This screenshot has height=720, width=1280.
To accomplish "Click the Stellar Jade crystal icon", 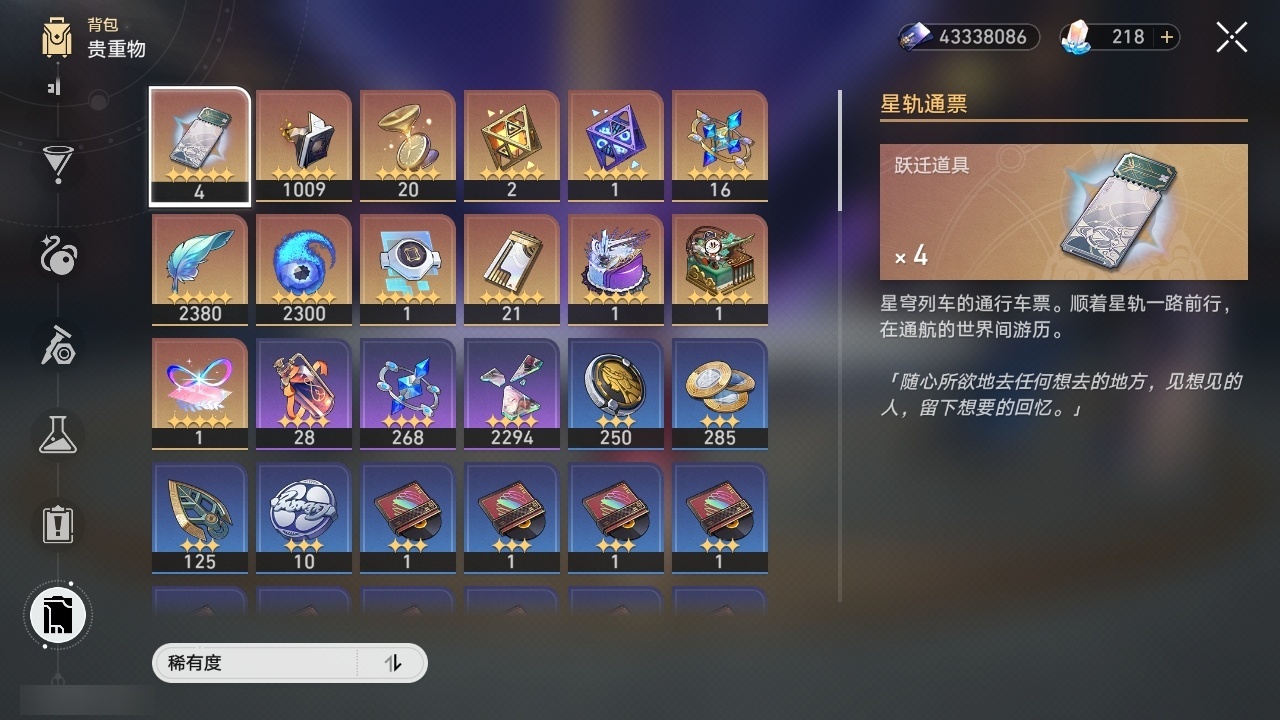I will pyautogui.click(x=1076, y=37).
